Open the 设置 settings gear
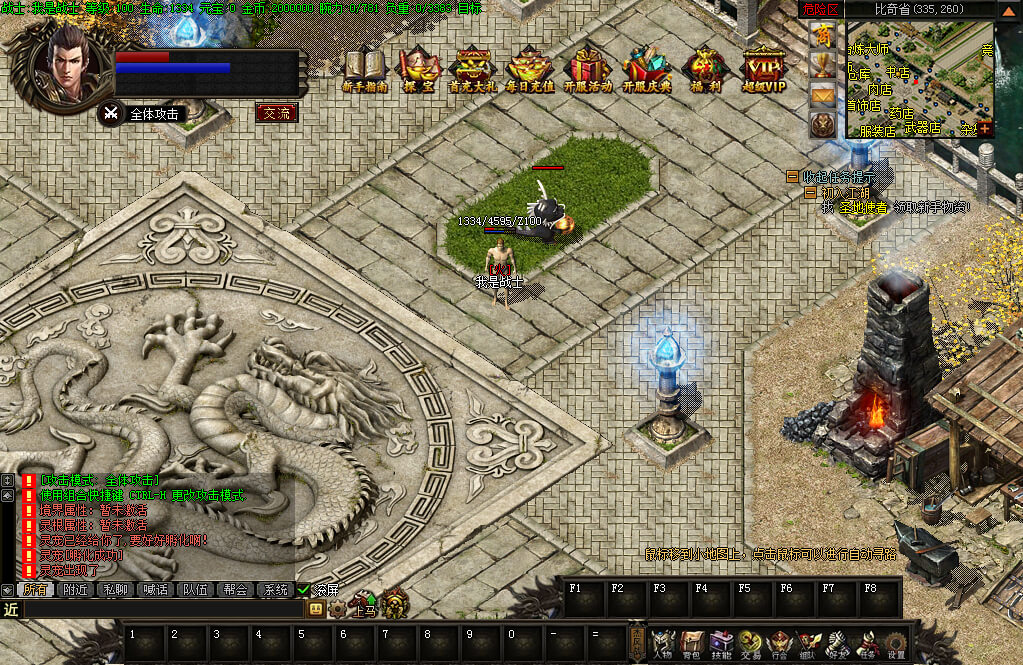1023x665 pixels. 896,645
